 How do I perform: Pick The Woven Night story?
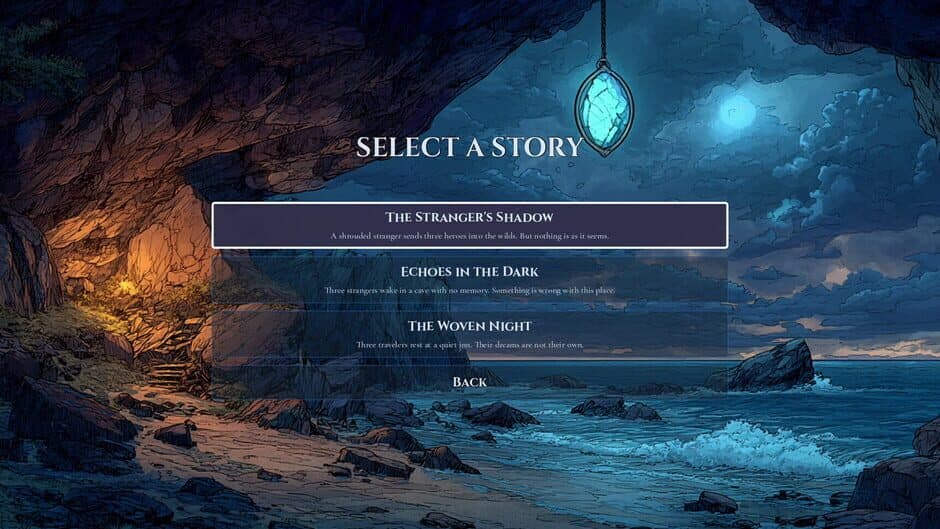(x=469, y=334)
